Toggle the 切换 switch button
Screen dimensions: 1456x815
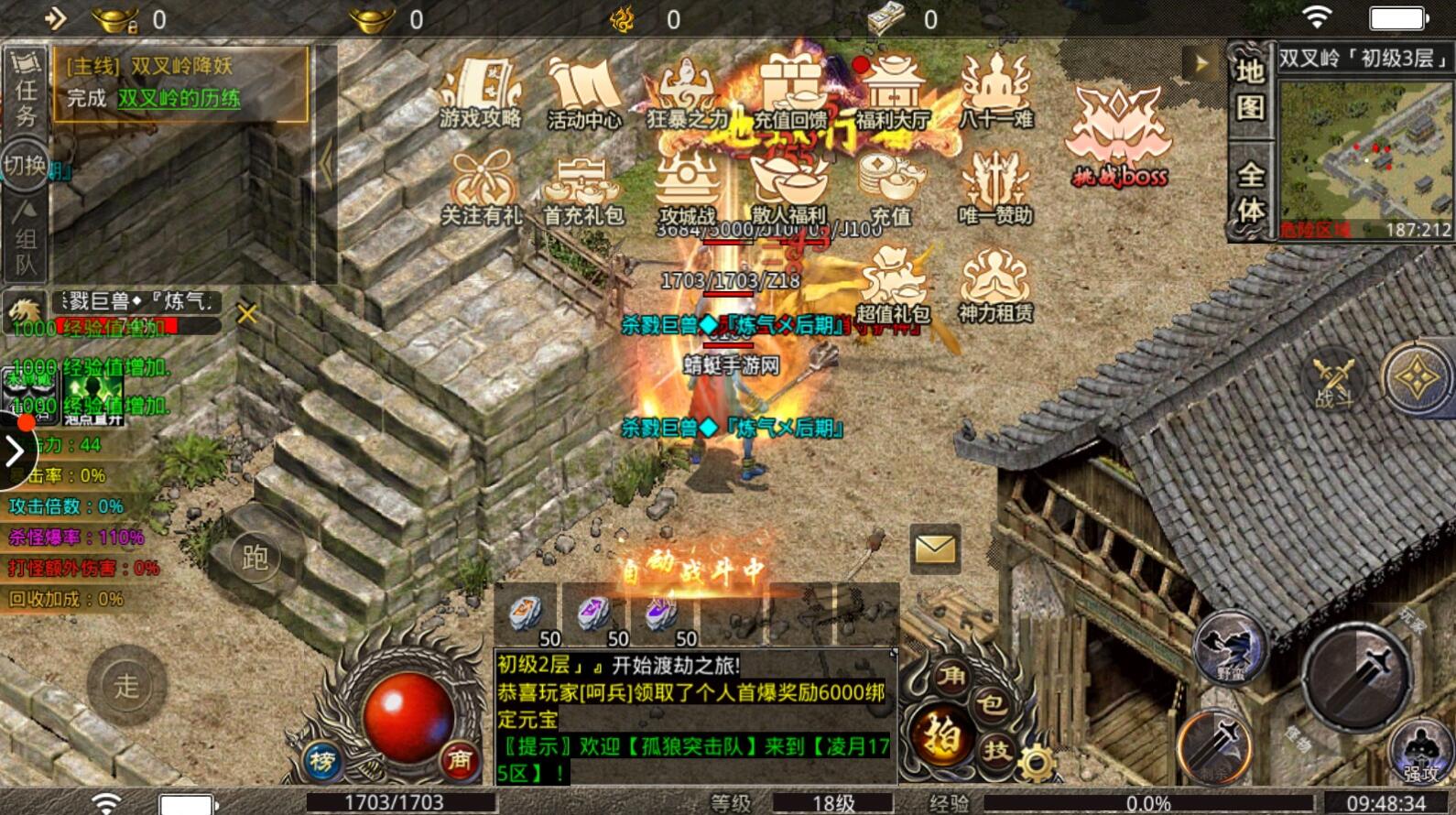25,166
